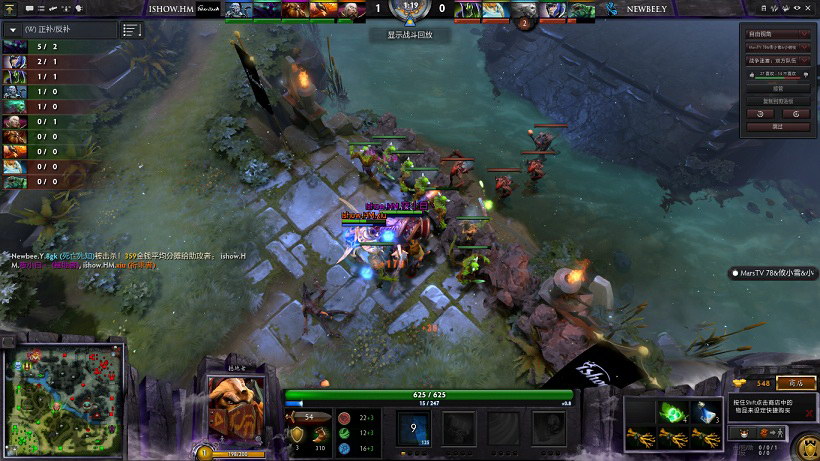Click the 显示战斗回放 replay button
The image size is (820, 461).
pos(410,35)
